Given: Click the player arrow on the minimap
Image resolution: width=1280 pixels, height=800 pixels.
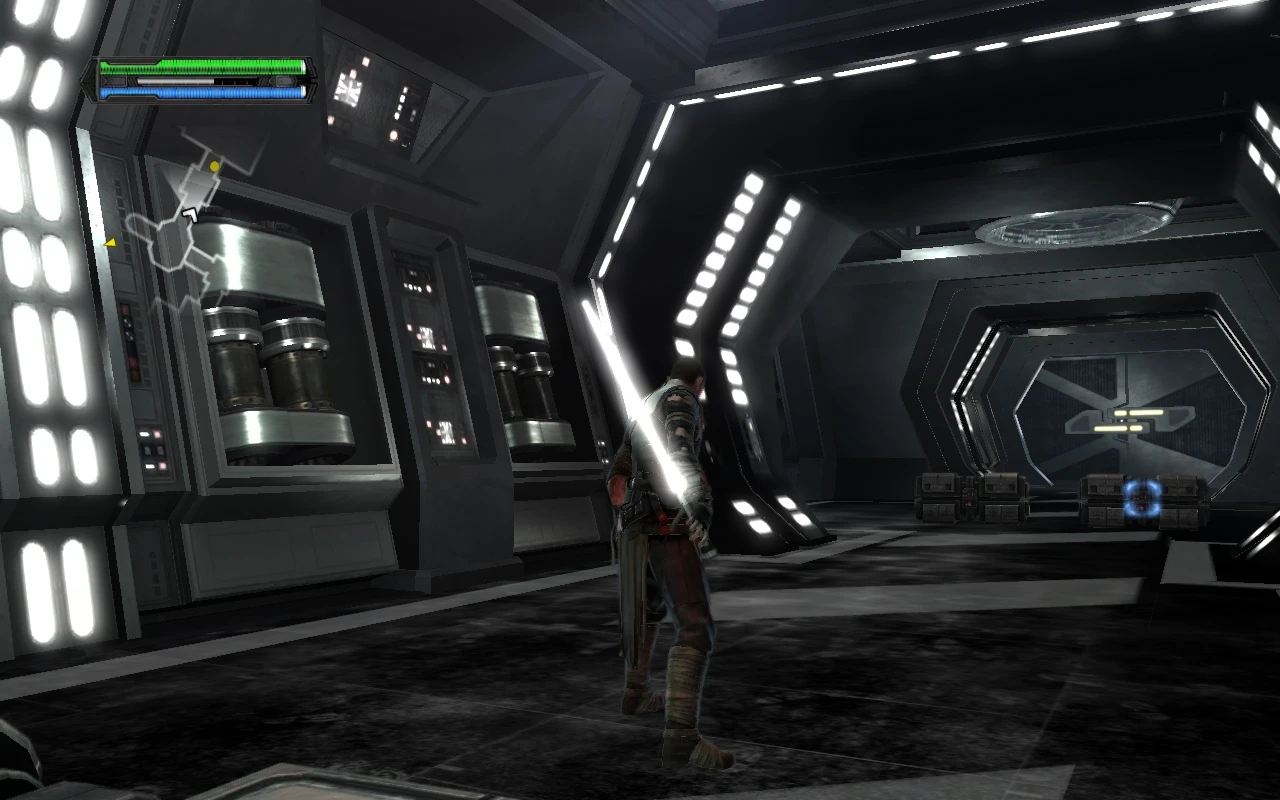Looking at the screenshot, I should [x=190, y=213].
